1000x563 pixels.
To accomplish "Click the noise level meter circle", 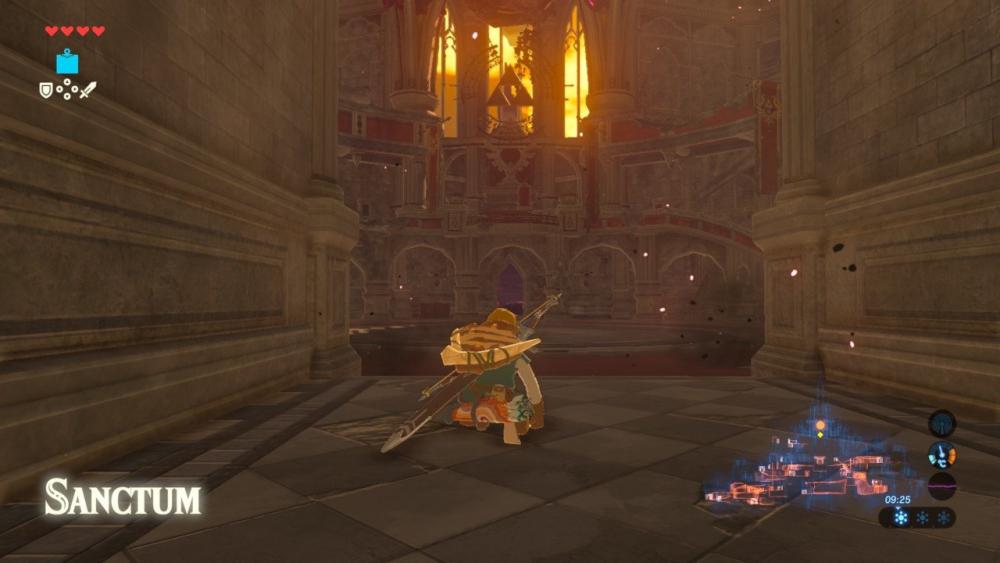I will (941, 487).
